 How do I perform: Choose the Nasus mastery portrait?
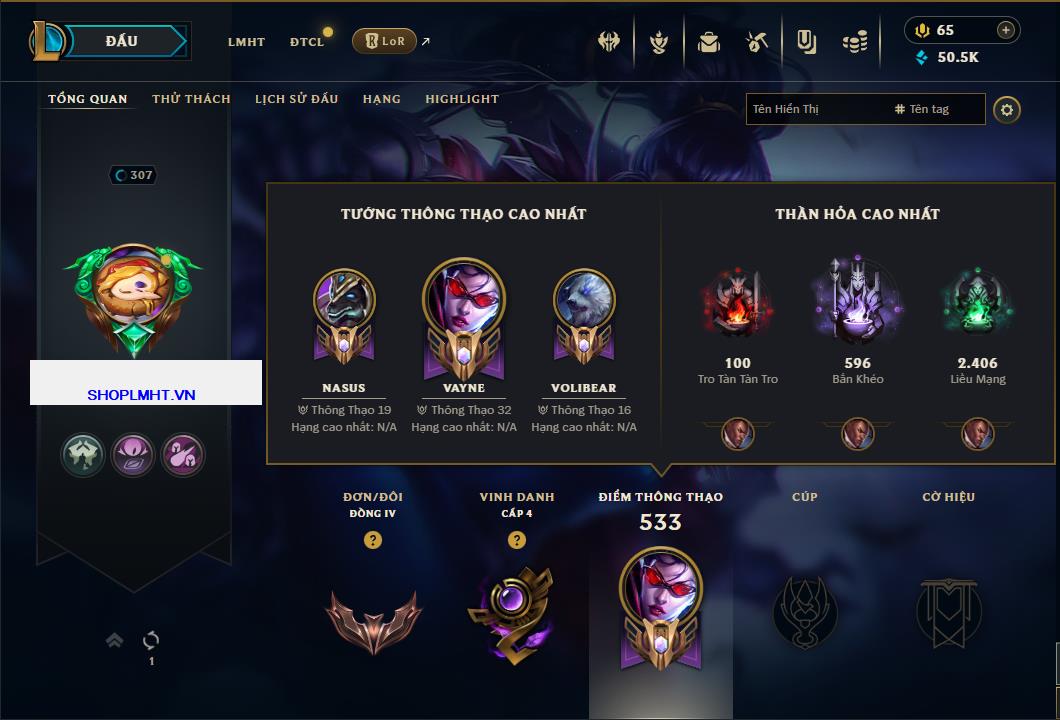344,303
